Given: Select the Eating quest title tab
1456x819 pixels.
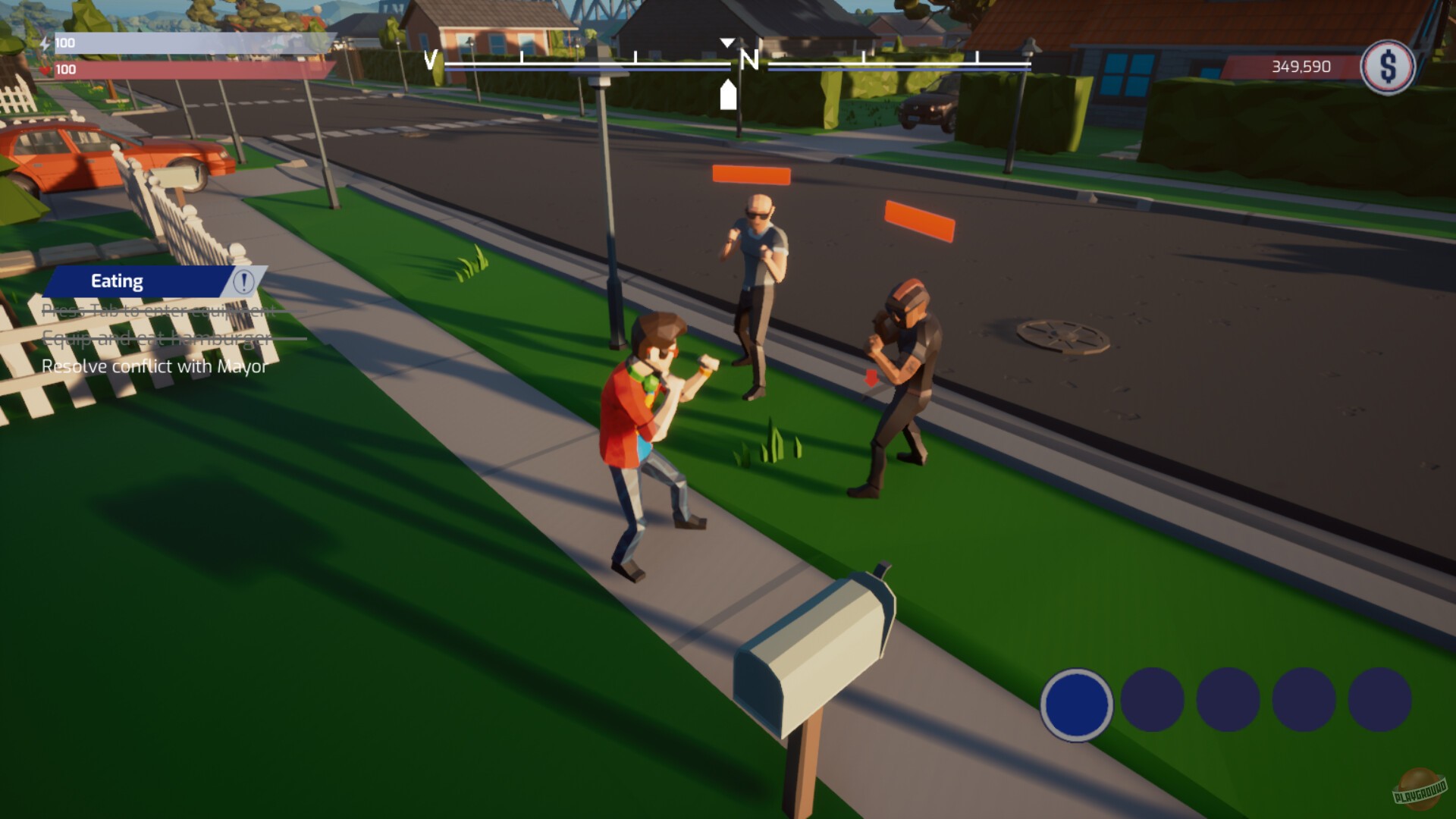Looking at the screenshot, I should (x=118, y=281).
